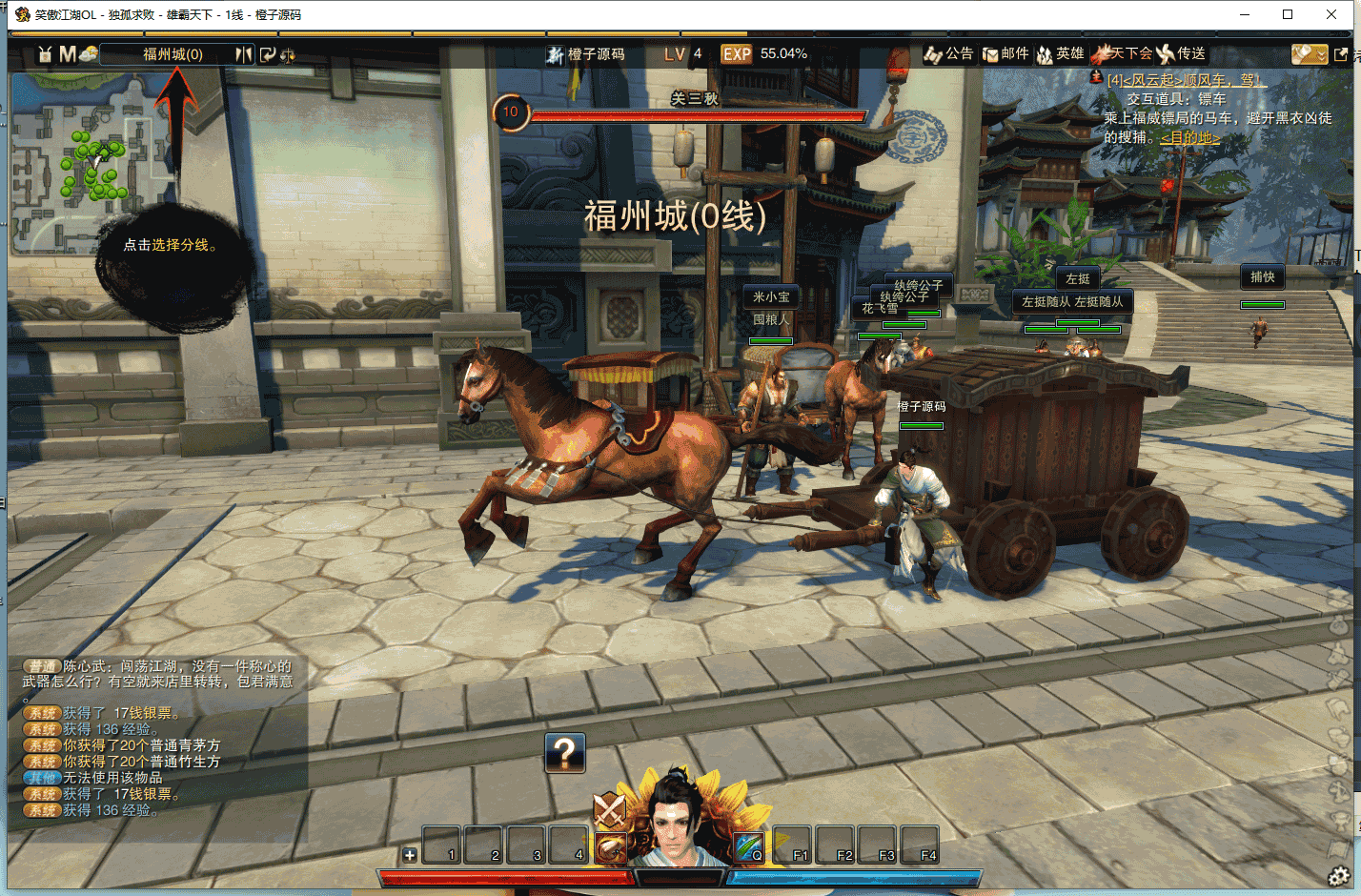Open the 福州城(0) line selection box
This screenshot has width=1361, height=896.
[172, 54]
